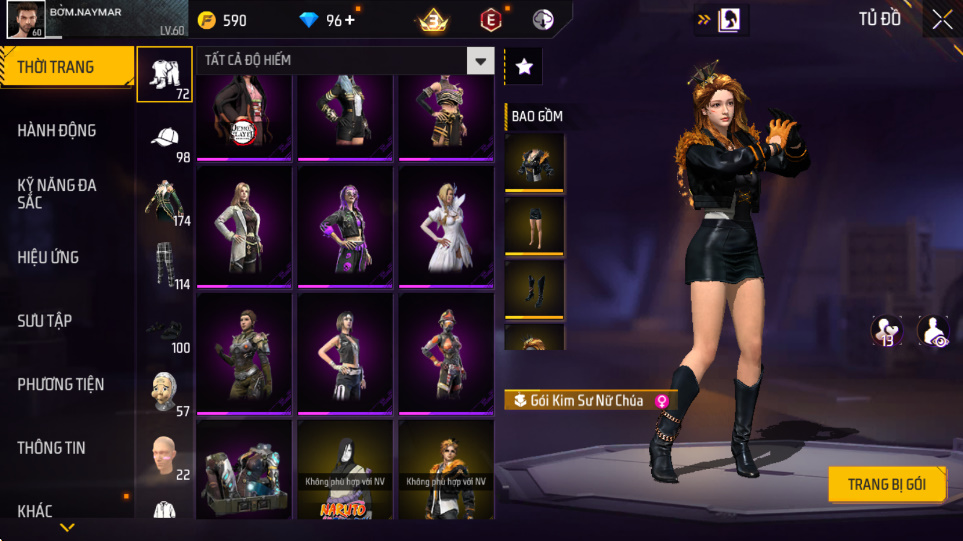This screenshot has width=963, height=541.
Task: Go to the Hiệu Ứng section
Action: [x=48, y=258]
